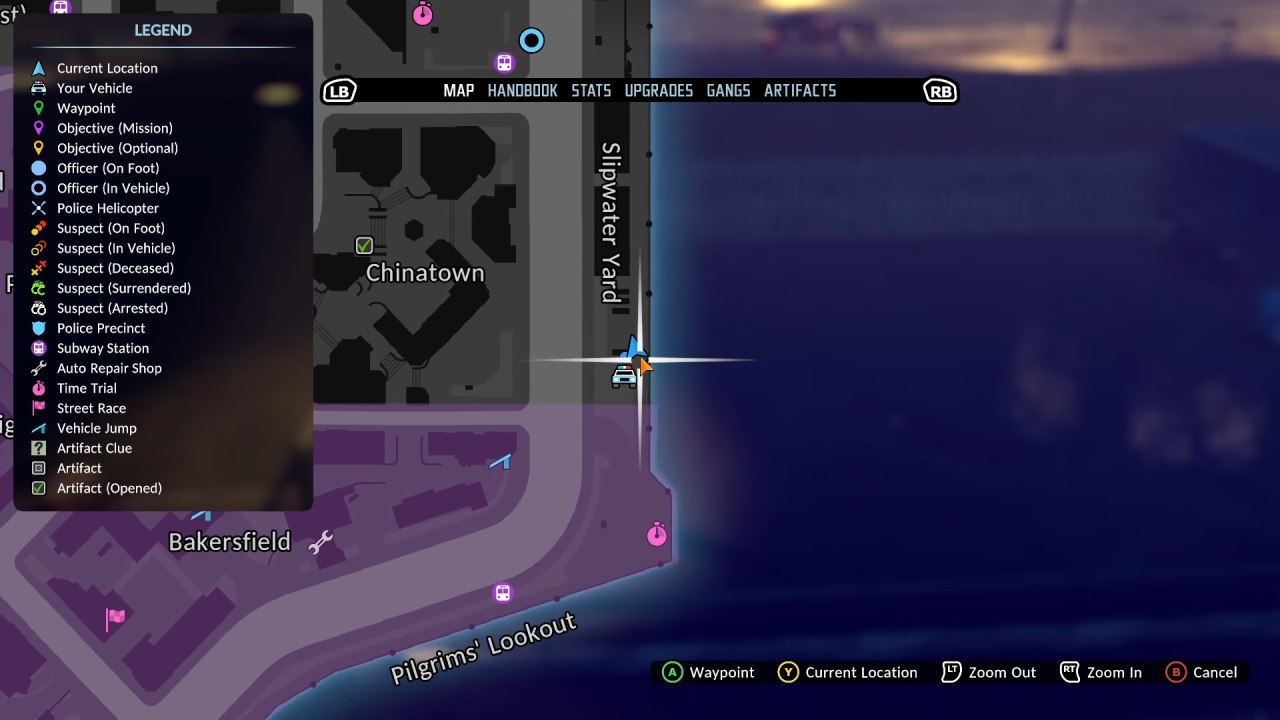Viewport: 1280px width, 720px height.
Task: Select the Map tab
Action: pyautogui.click(x=458, y=91)
